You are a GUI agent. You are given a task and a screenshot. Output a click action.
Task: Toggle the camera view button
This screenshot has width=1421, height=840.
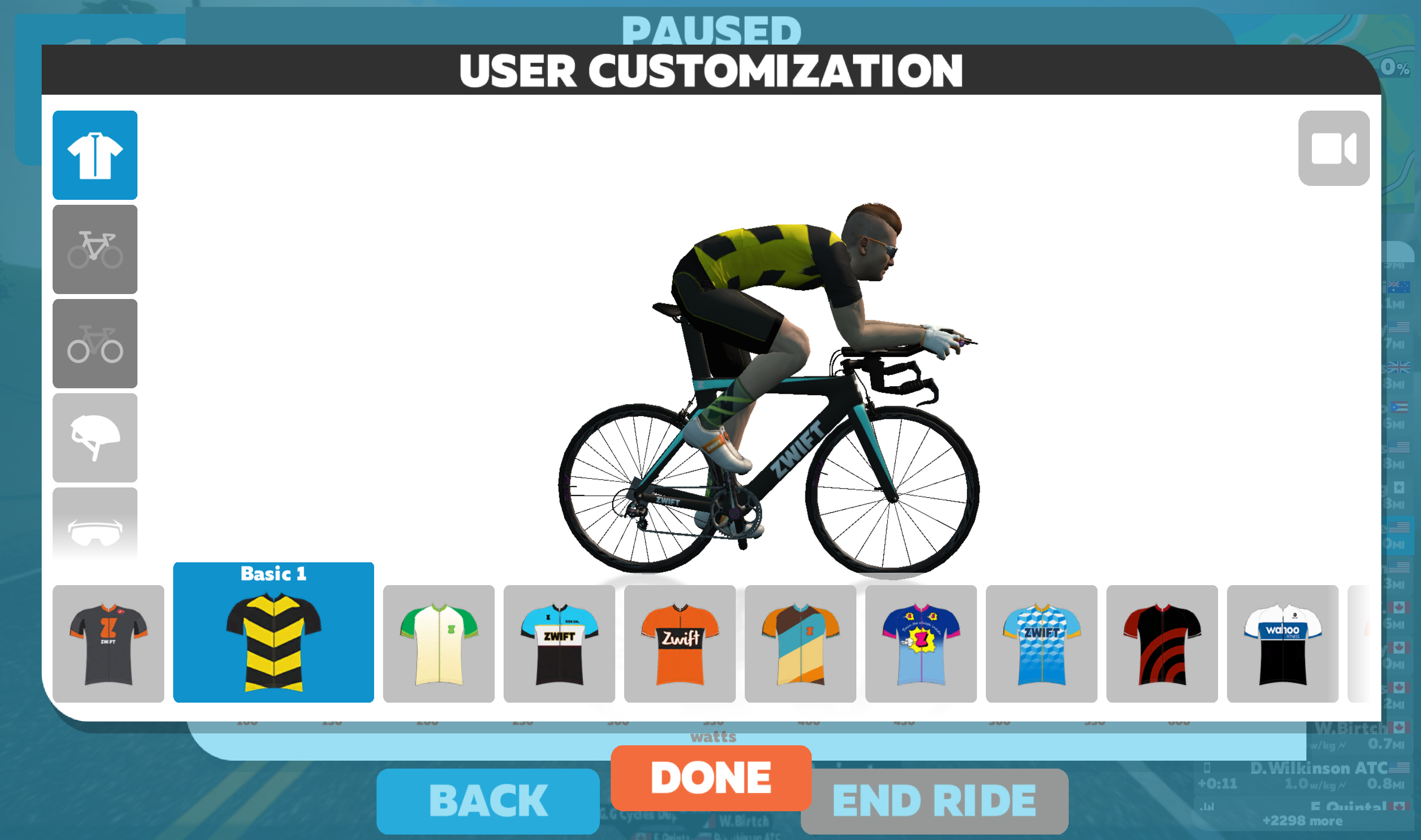[1333, 148]
